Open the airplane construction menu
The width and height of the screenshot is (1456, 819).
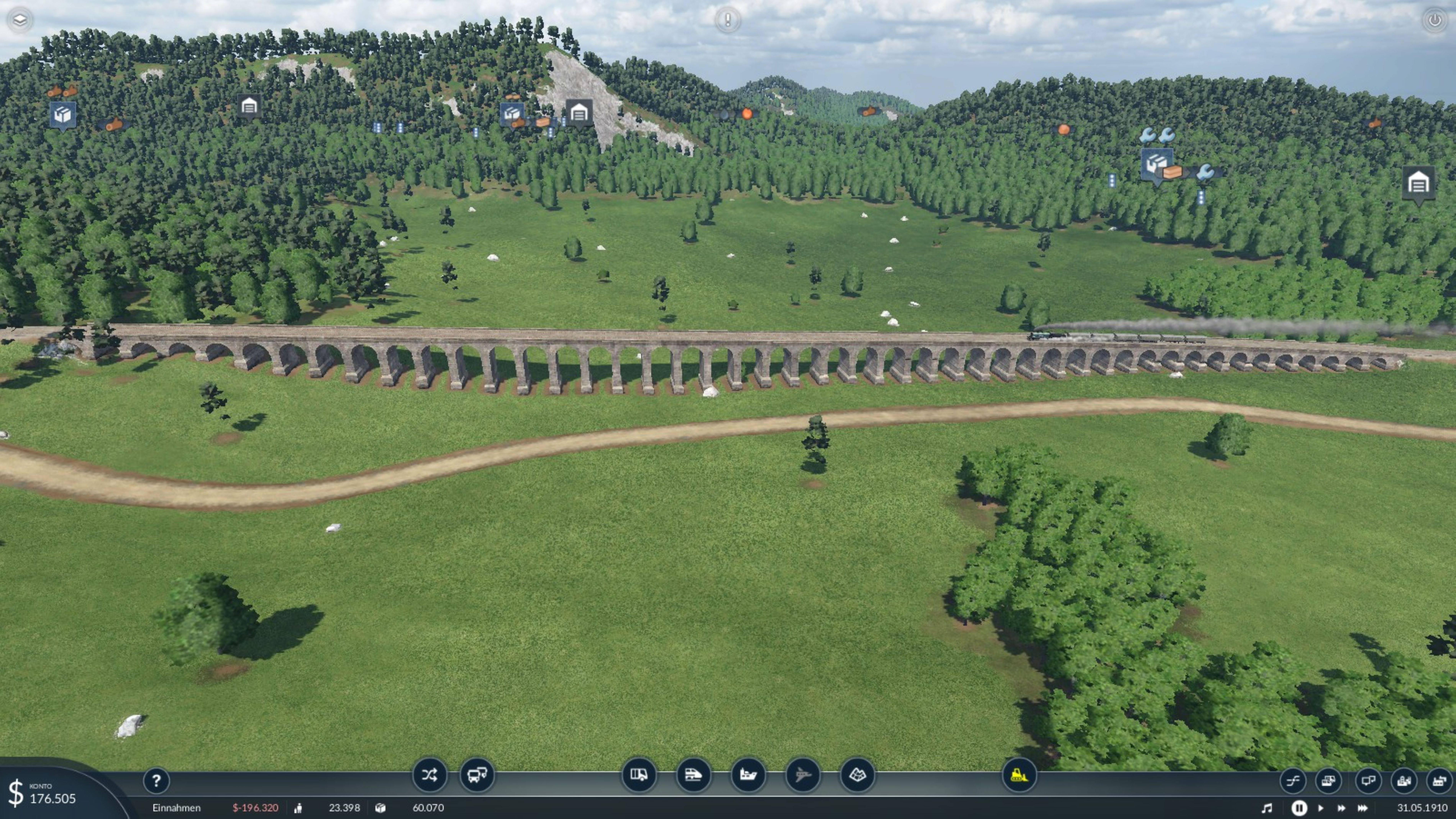[803, 775]
